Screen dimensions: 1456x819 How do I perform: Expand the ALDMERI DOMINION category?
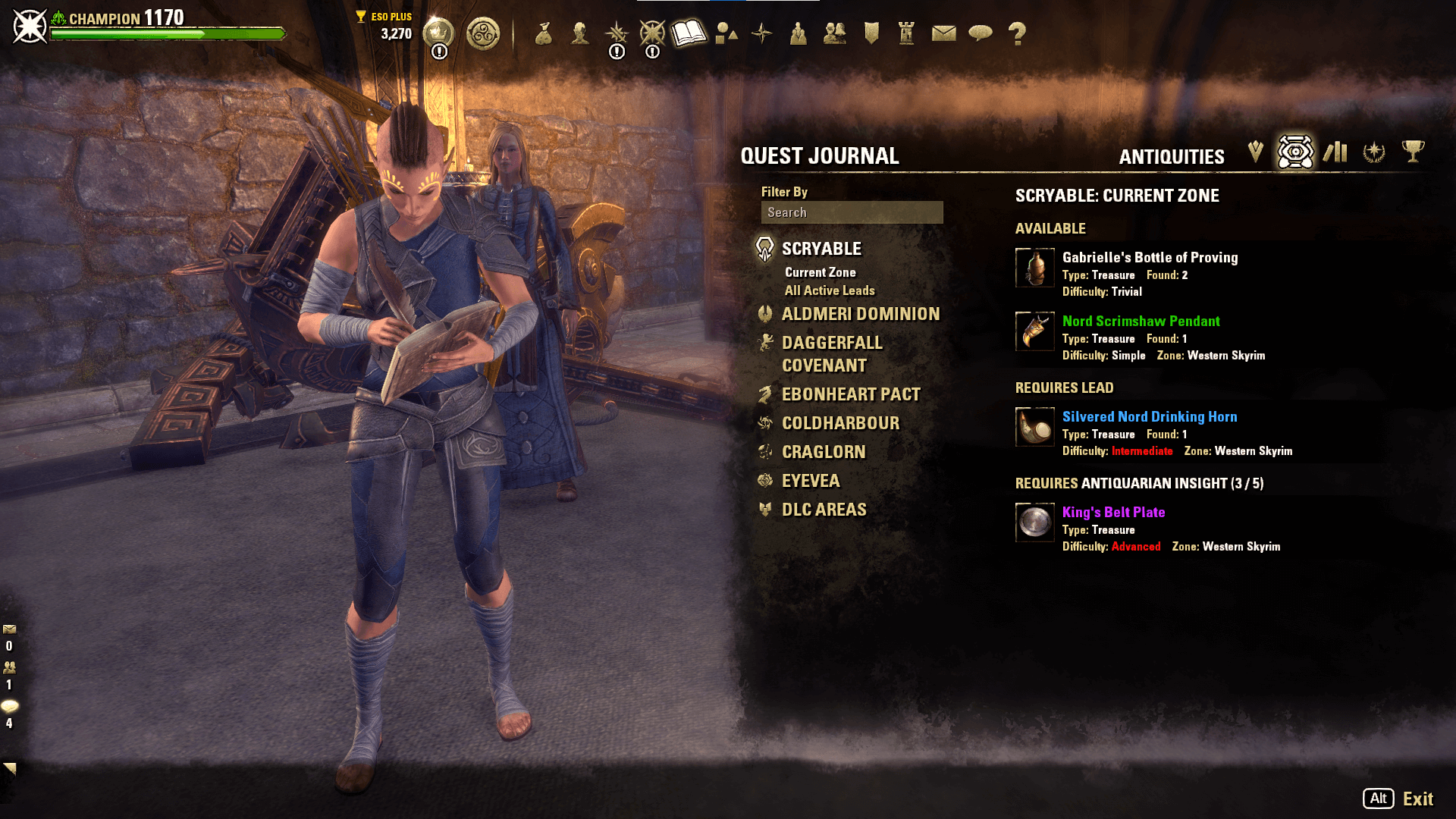coord(861,314)
